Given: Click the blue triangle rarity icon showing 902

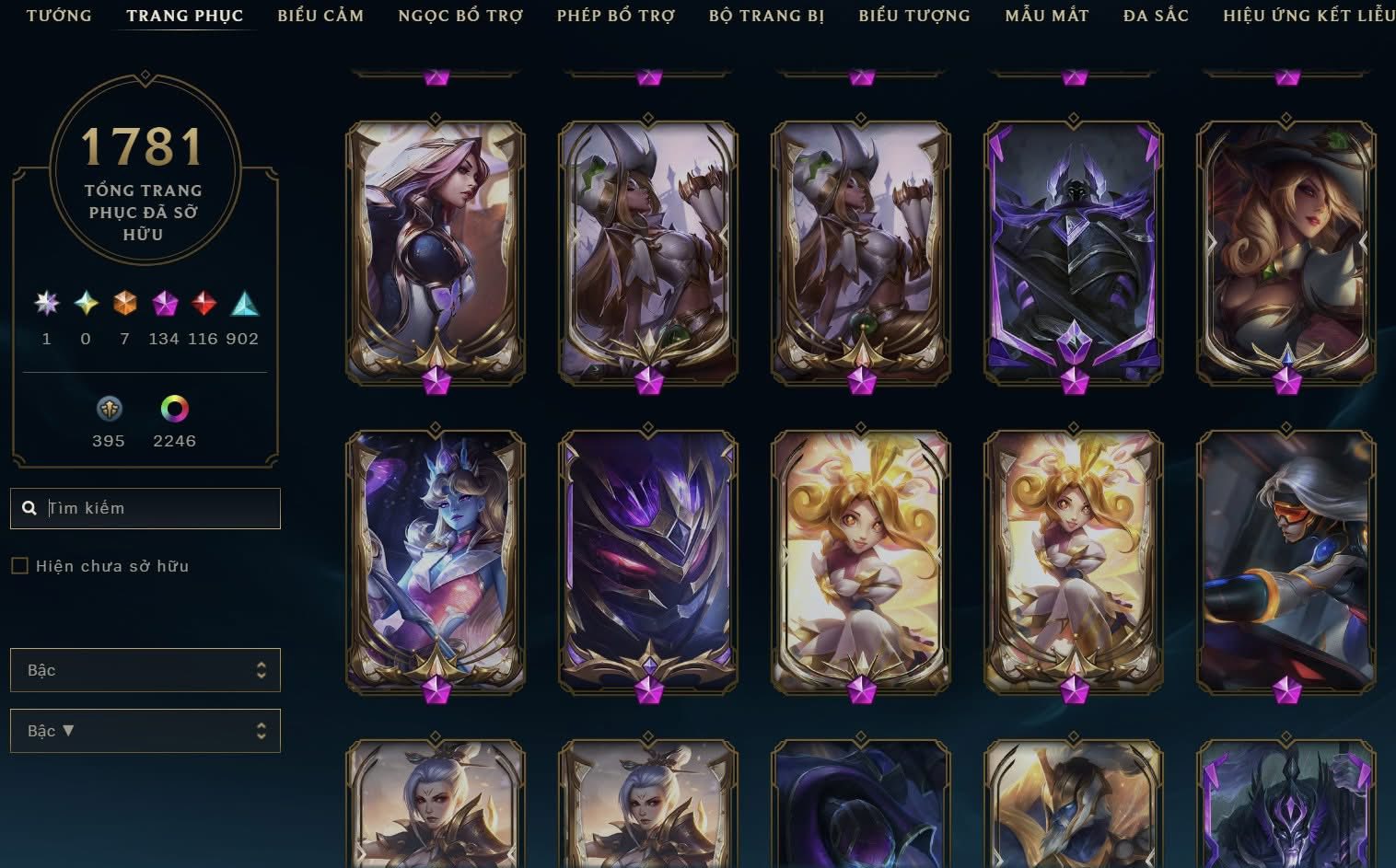Looking at the screenshot, I should [242, 304].
